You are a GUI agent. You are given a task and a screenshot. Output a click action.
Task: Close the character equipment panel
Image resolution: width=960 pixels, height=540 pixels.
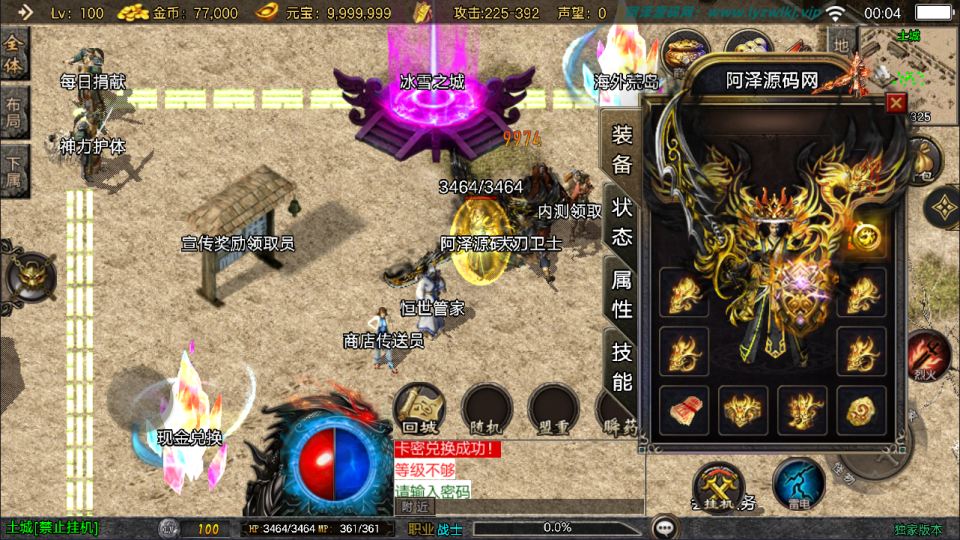click(896, 102)
